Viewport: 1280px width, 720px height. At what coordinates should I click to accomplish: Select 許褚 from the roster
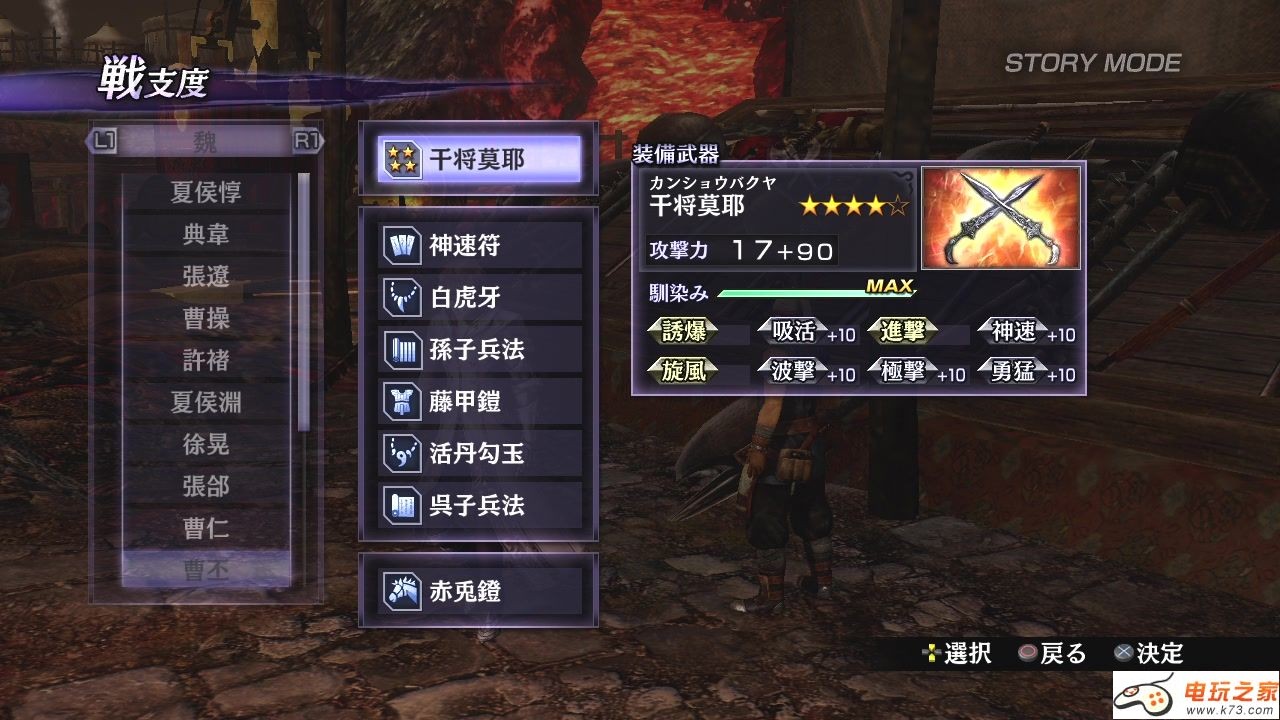[x=206, y=360]
